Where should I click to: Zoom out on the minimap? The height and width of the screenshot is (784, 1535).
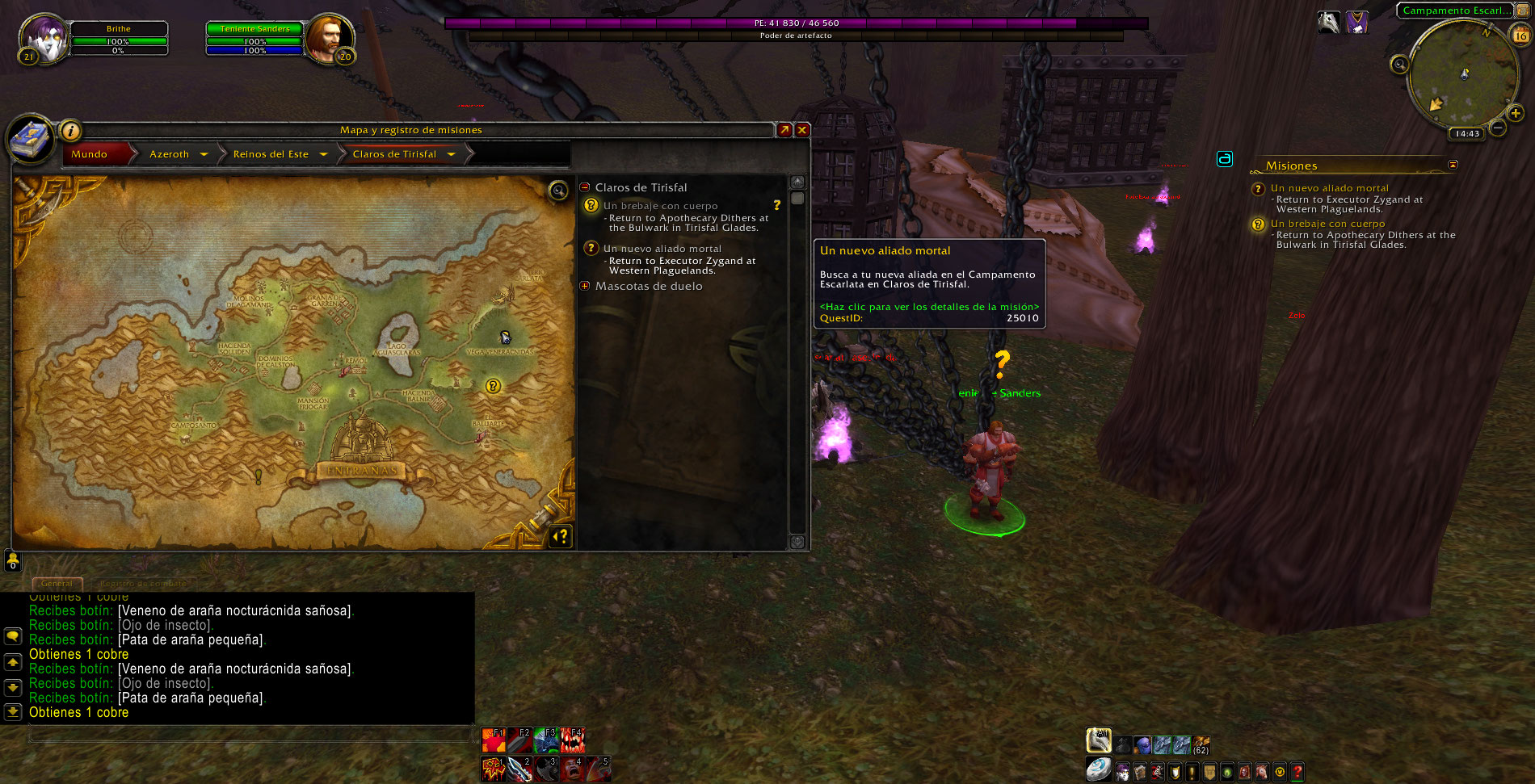[1498, 128]
